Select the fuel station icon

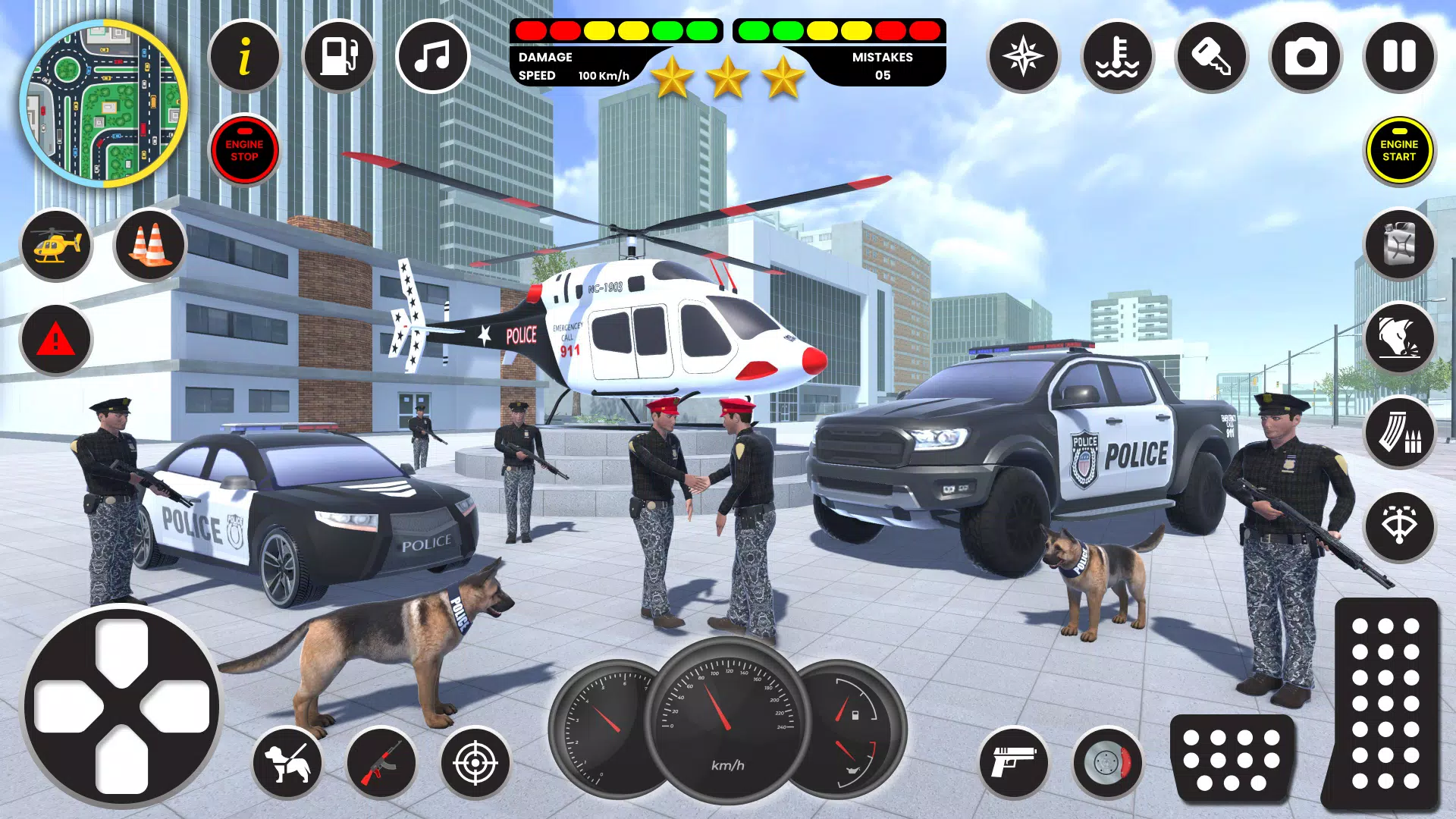(x=338, y=57)
